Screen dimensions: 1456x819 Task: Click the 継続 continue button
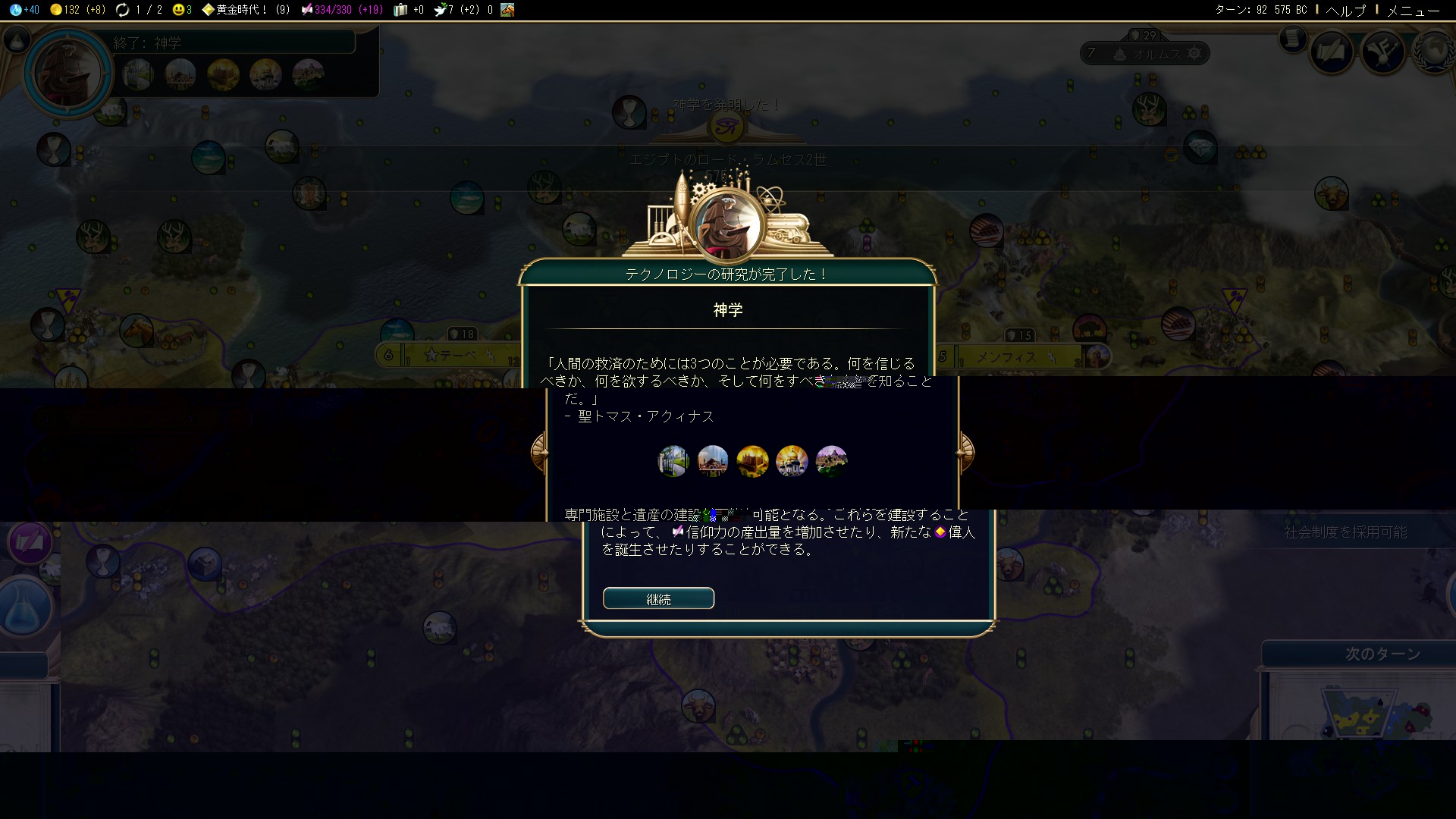(x=658, y=598)
